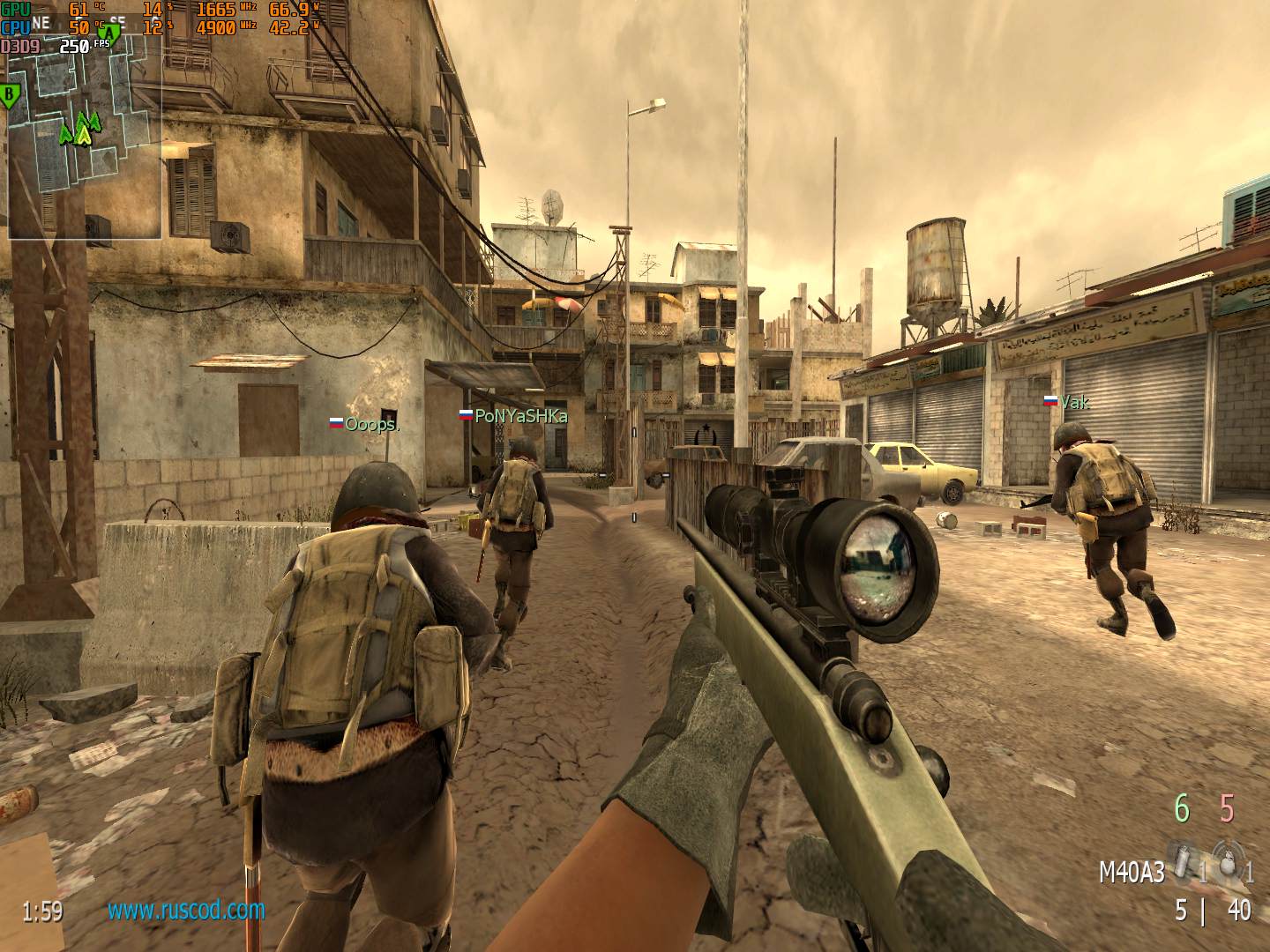Click the M40A3 weapon name
1270x952 pixels.
[x=1131, y=873]
